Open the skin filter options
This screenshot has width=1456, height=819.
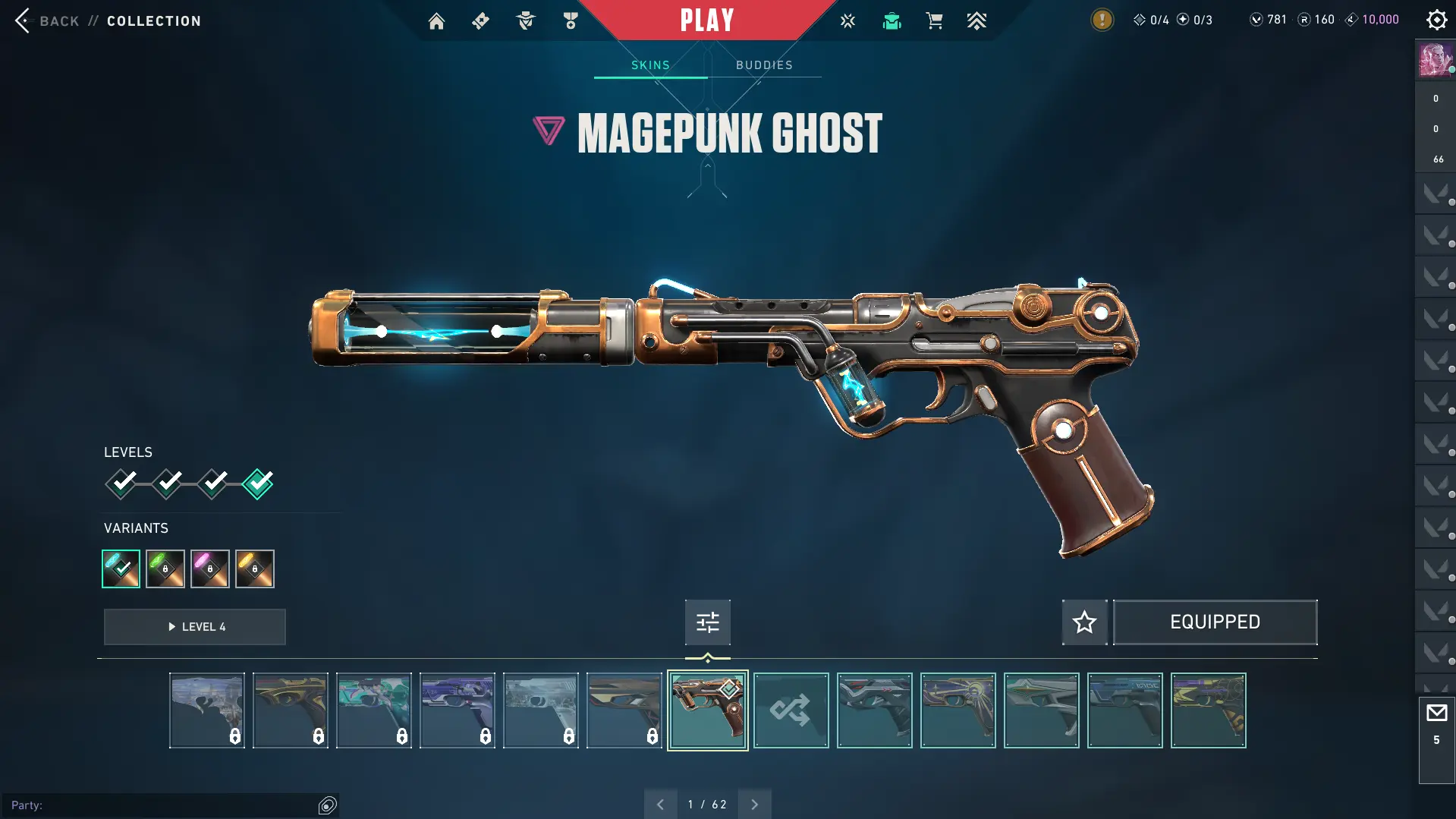click(x=707, y=622)
